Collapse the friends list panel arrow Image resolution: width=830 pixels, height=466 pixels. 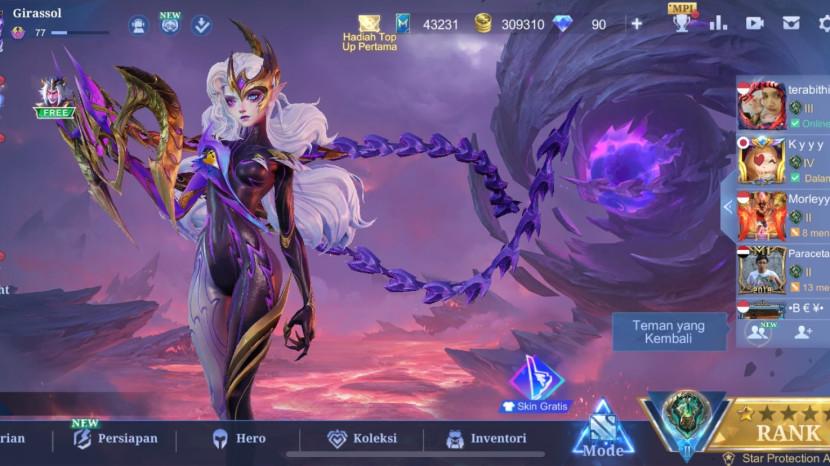[x=728, y=206]
